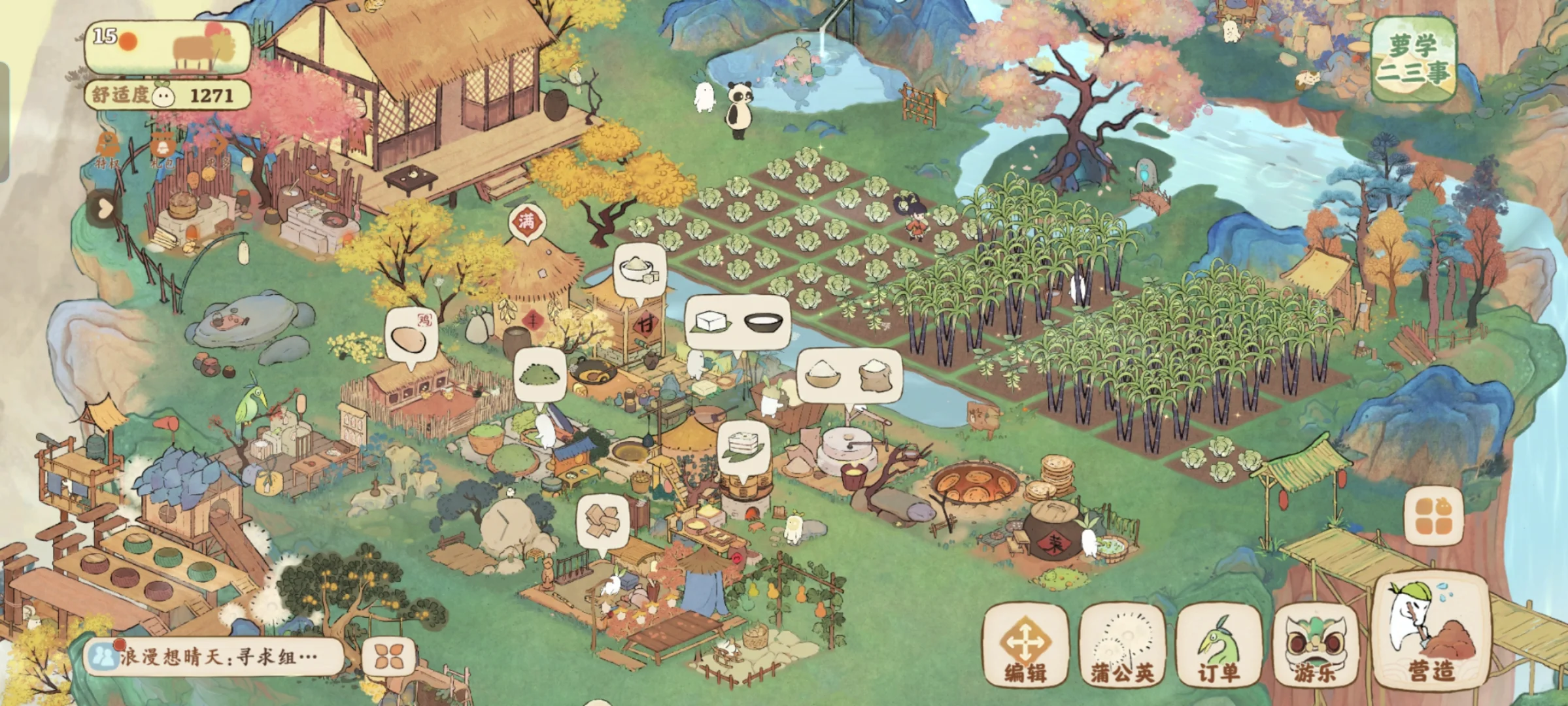Click the 舒适度 comfort level bar
Image resolution: width=1568 pixels, height=706 pixels.
click(167, 95)
